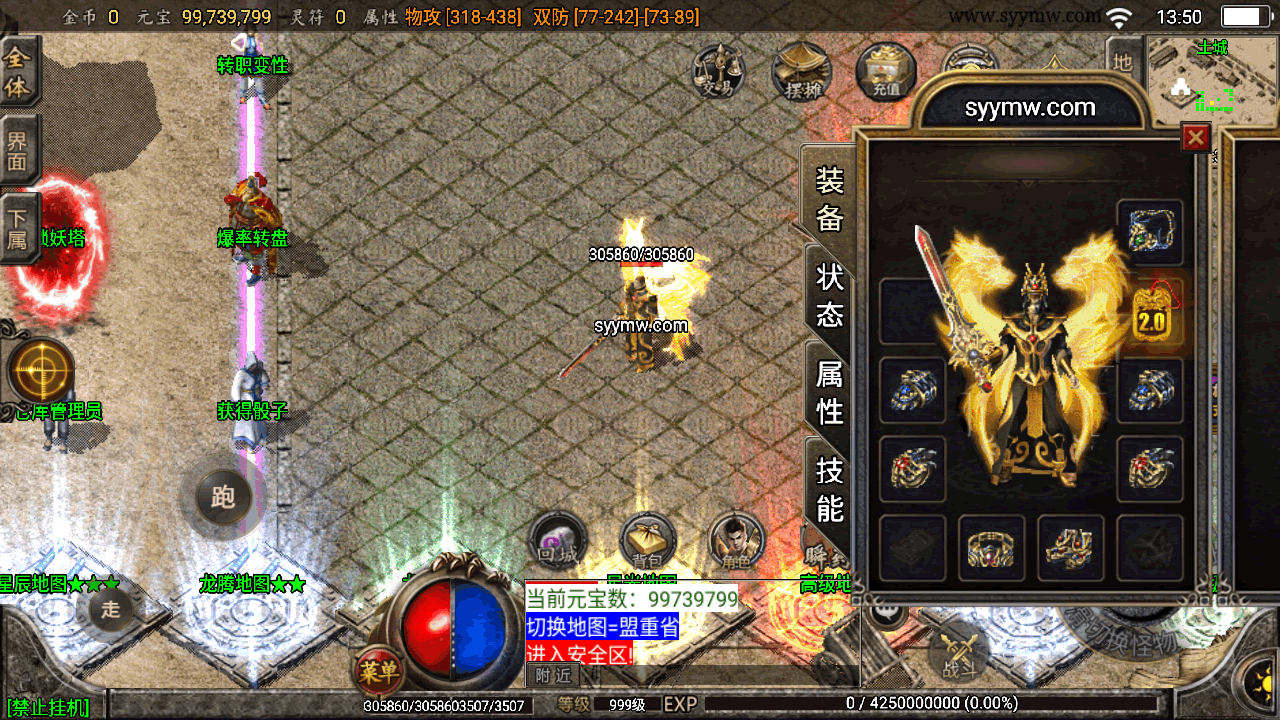Open the 角色 (Character) portrait icon

click(736, 542)
